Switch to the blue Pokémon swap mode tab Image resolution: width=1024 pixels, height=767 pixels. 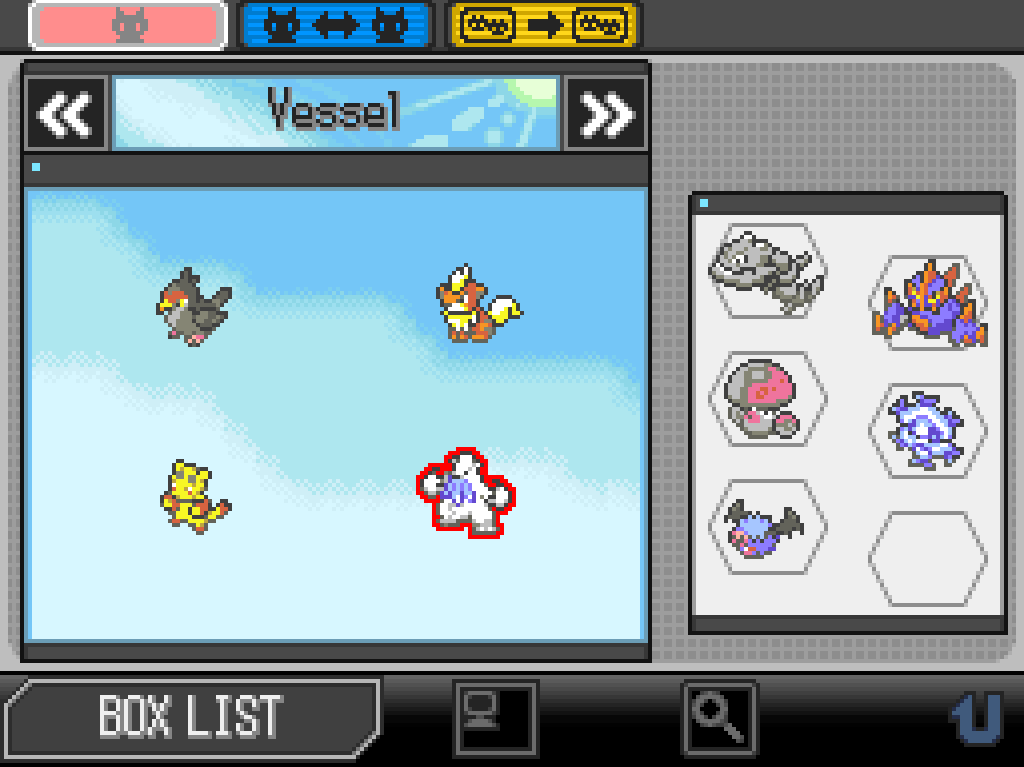336,26
